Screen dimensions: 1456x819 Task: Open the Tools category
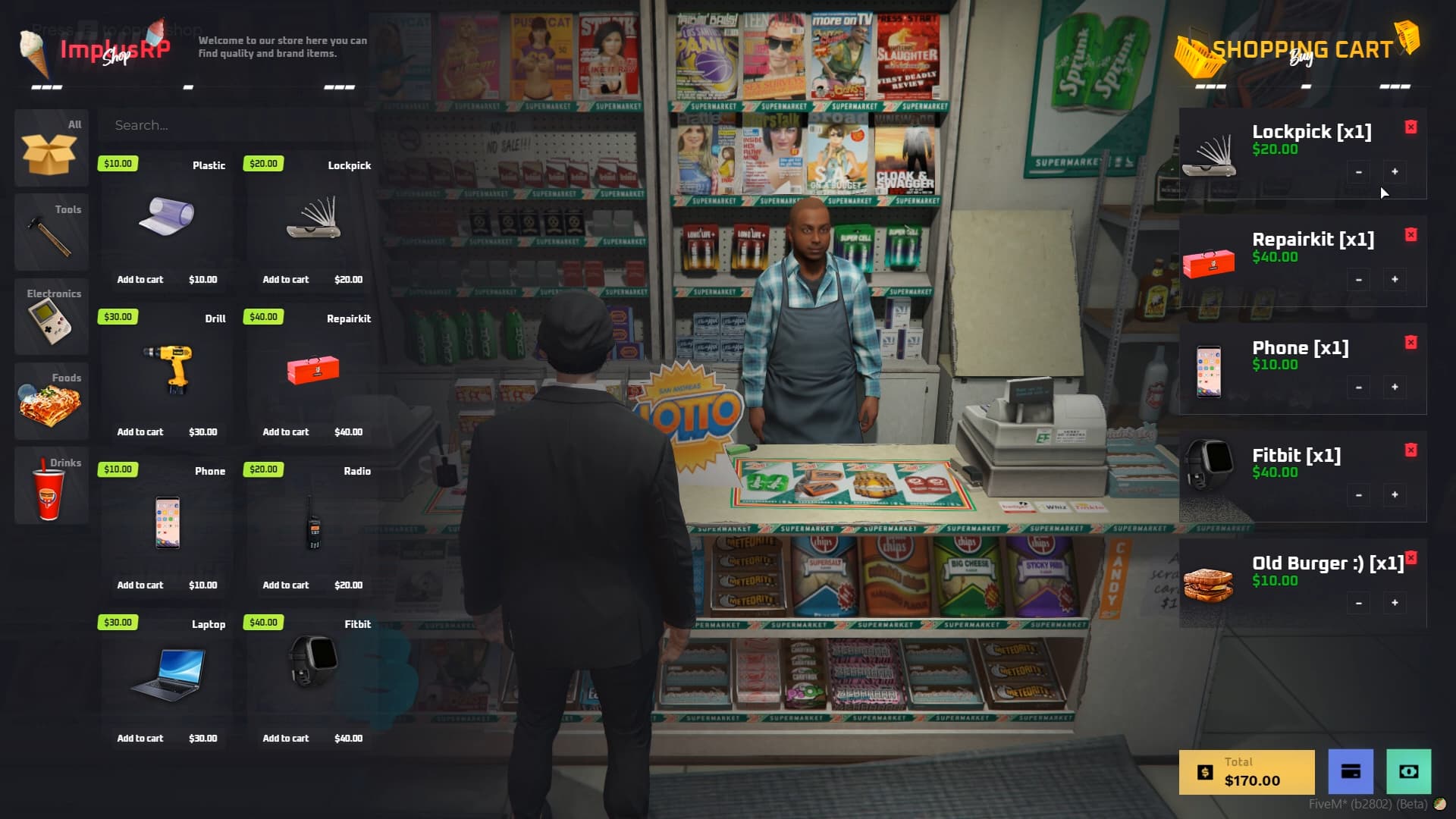click(x=51, y=233)
